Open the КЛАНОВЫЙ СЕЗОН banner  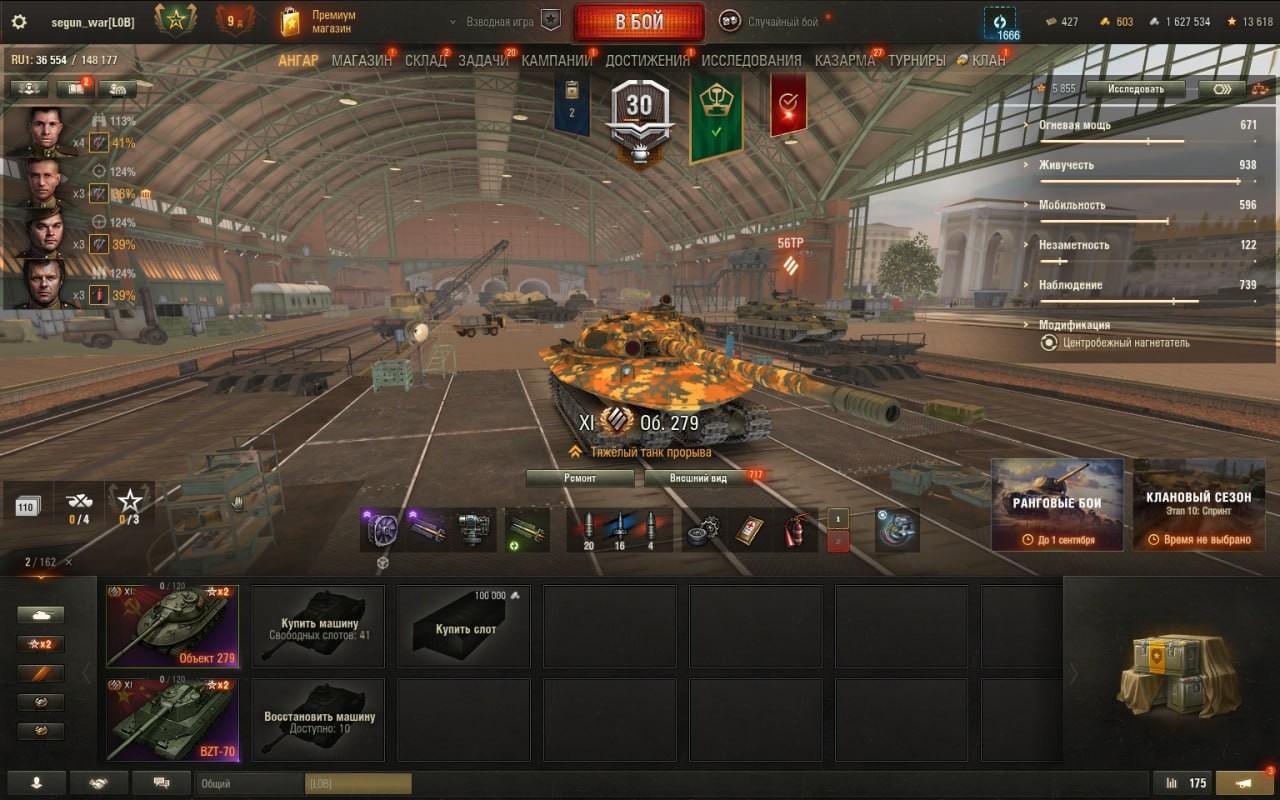1198,504
